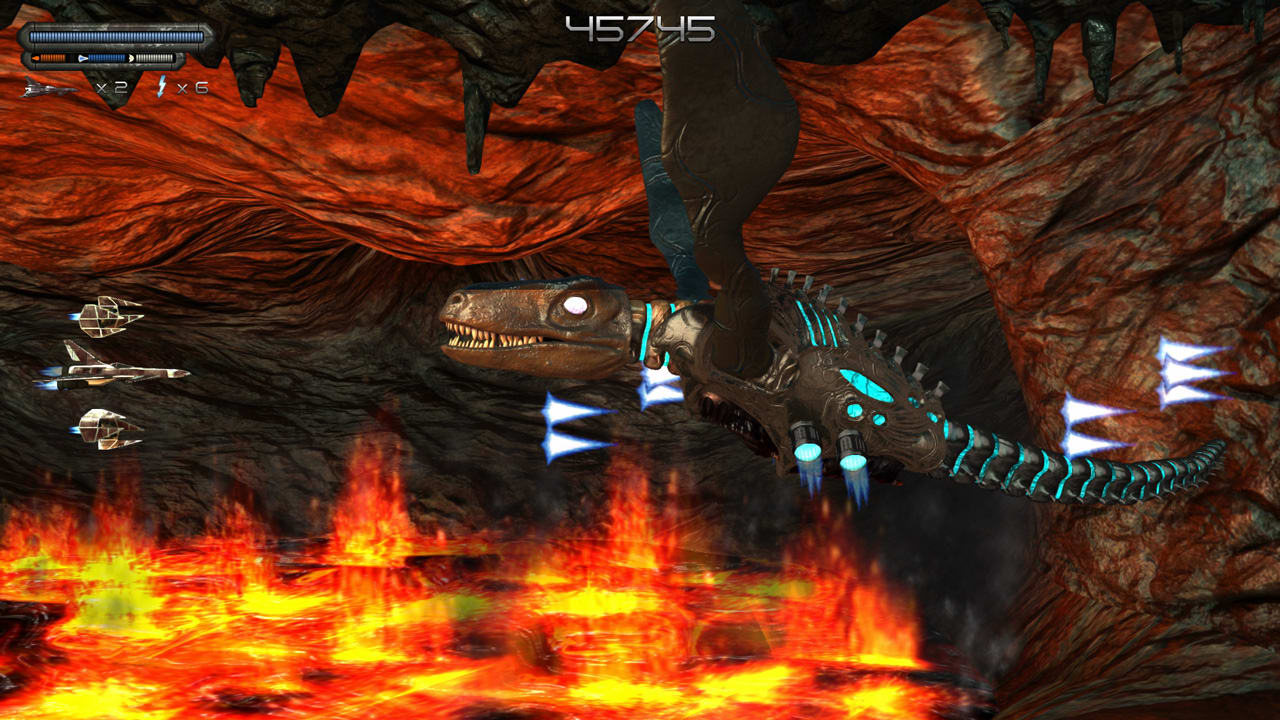The width and height of the screenshot is (1280, 720).
Task: Click the x6 bomb counter
Action: [x=192, y=87]
